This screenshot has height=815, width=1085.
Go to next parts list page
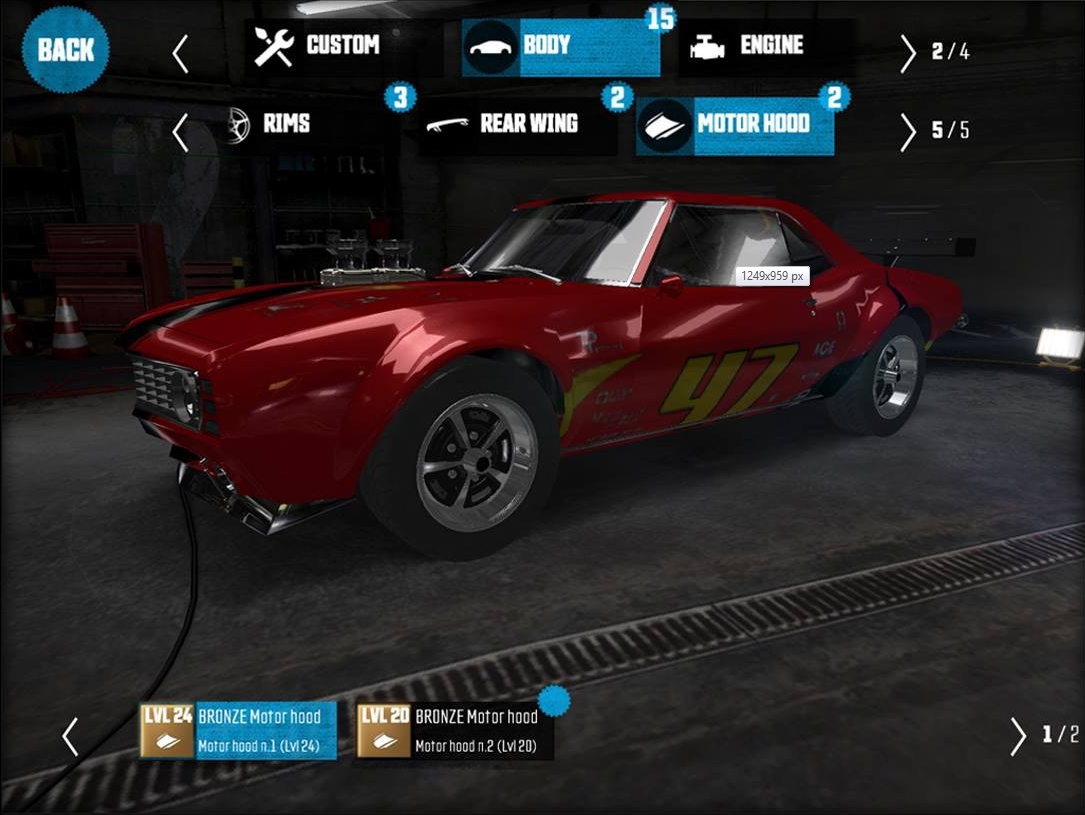1018,737
